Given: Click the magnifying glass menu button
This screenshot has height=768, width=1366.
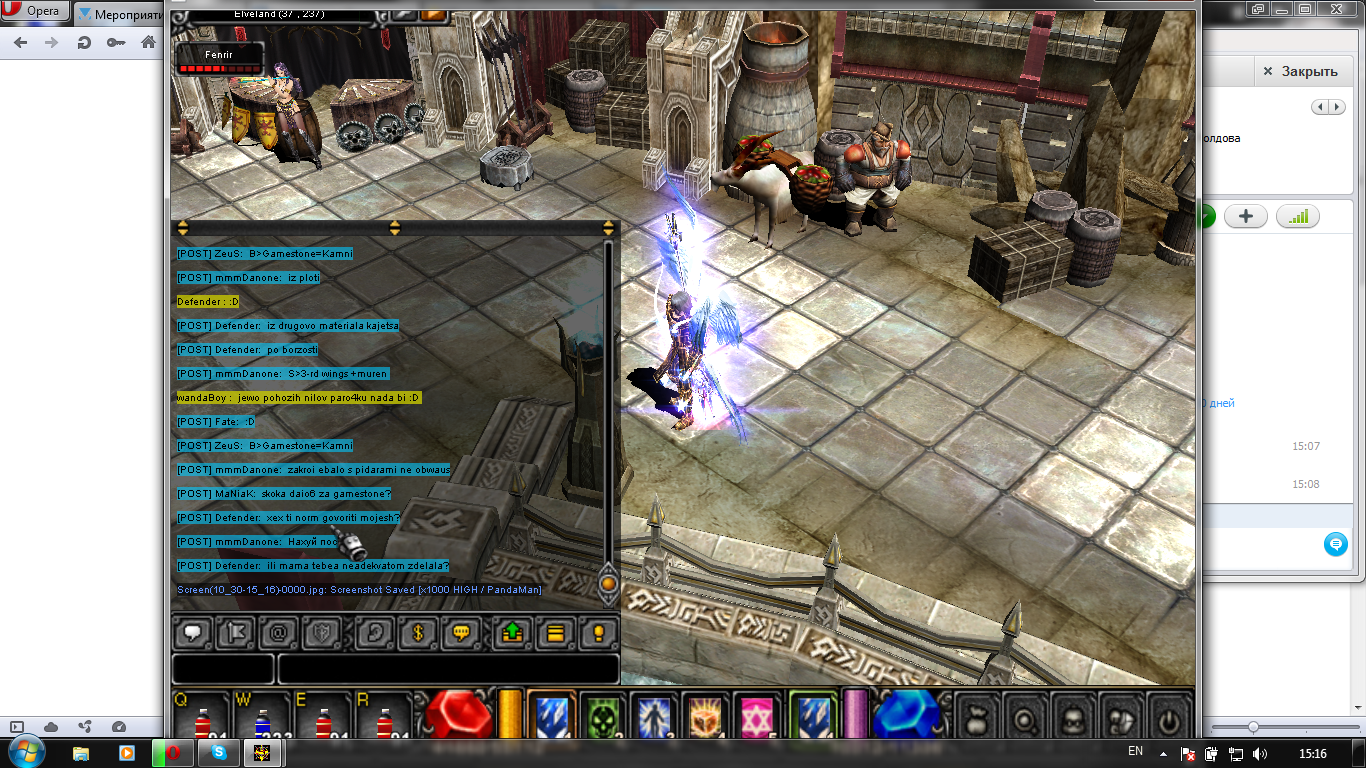Looking at the screenshot, I should coord(1025,718).
